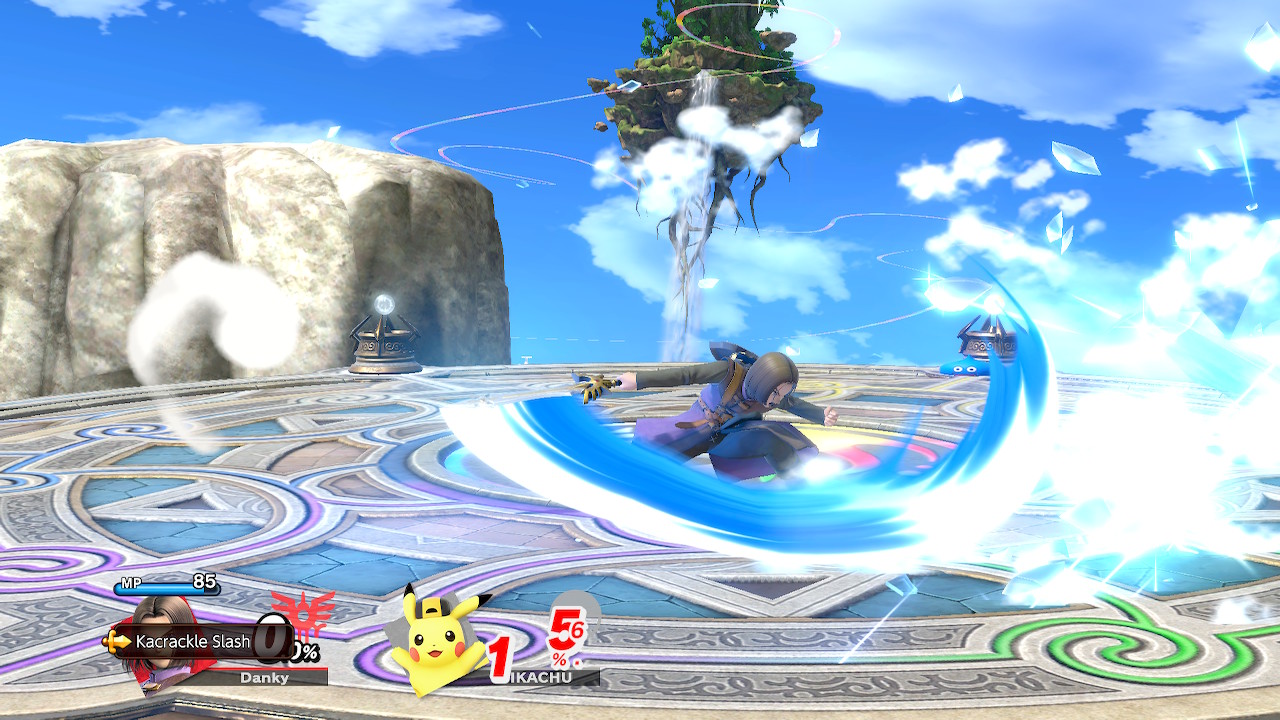Select the Kacrackle Slash spell label
The image size is (1280, 720).
click(x=192, y=641)
